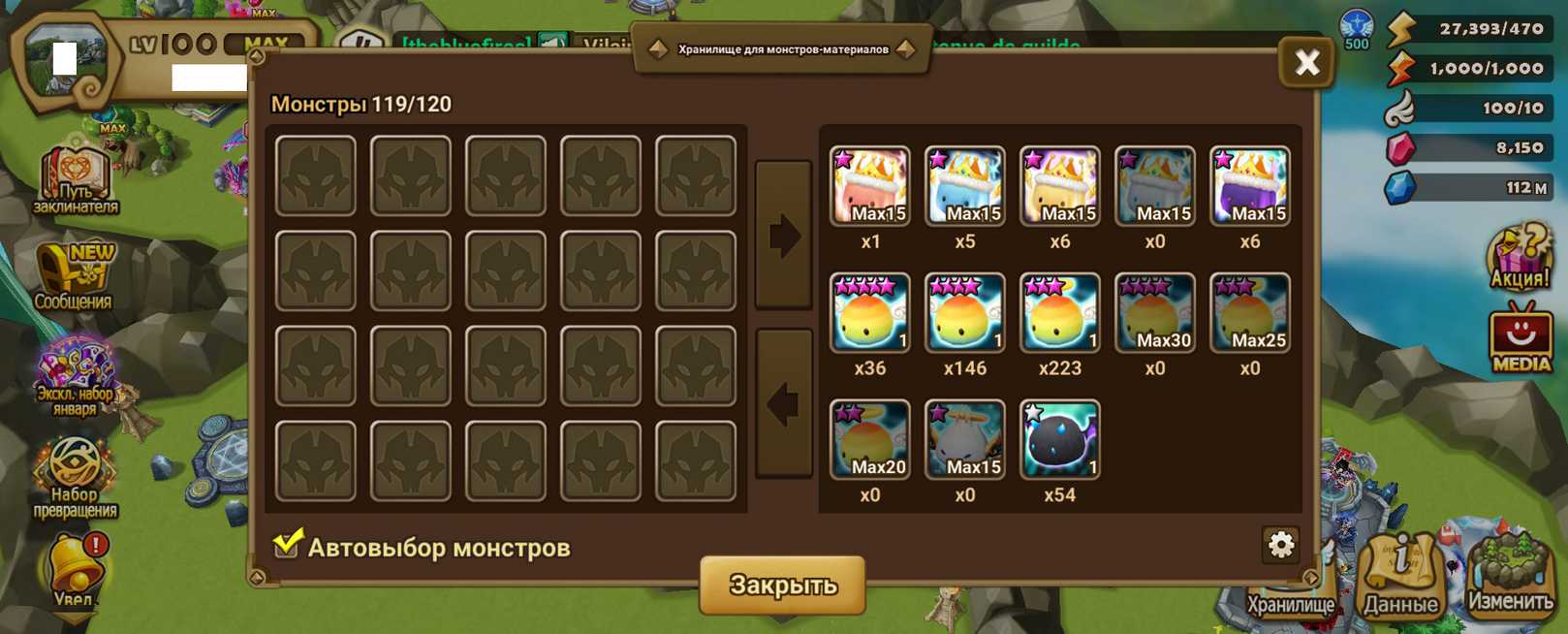Screen dimensions: 1568x634
Task: Select the 5-star rainbowmon with x36
Action: click(869, 313)
